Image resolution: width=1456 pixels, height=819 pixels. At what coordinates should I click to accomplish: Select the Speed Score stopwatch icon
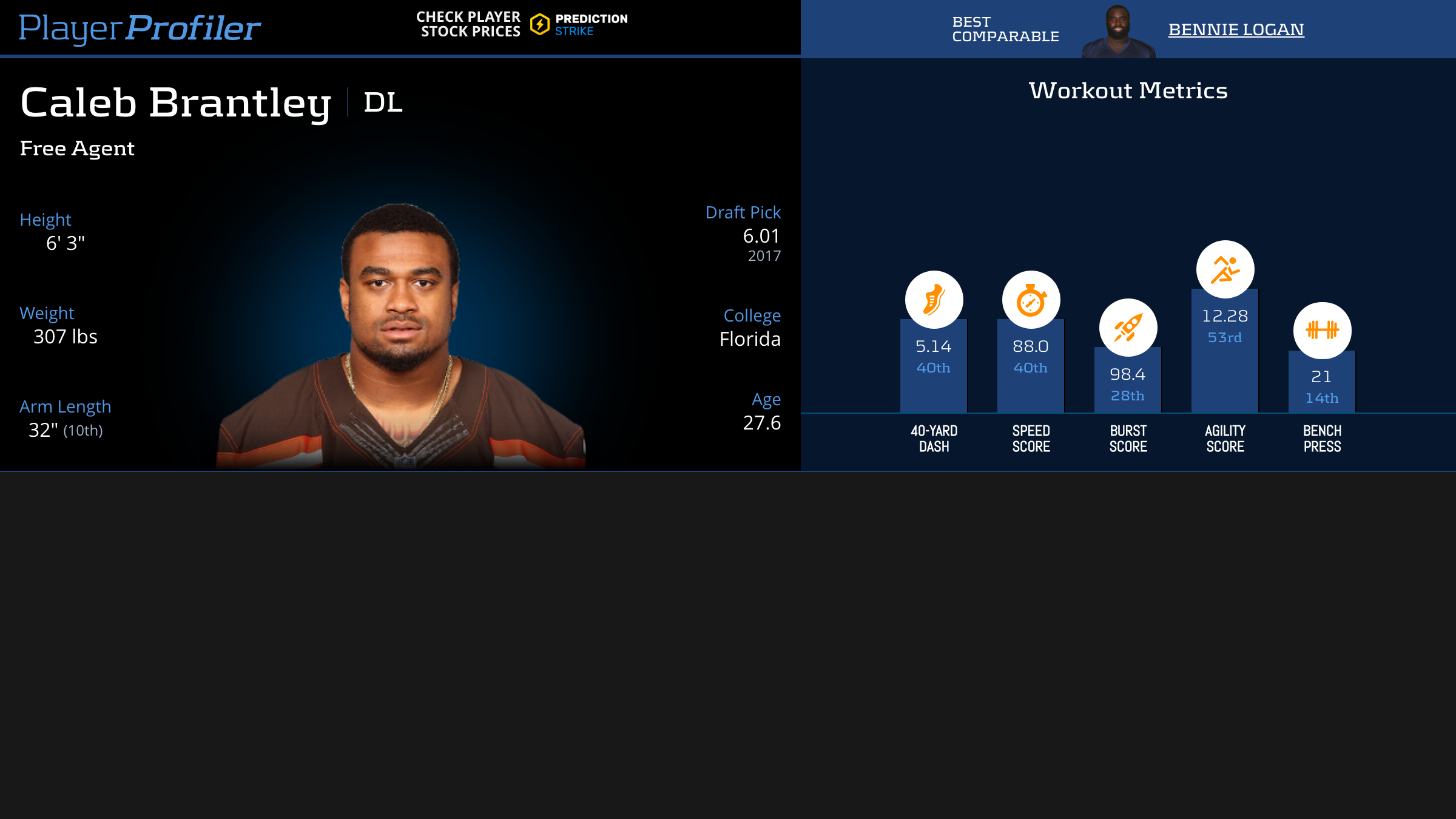click(x=1031, y=300)
